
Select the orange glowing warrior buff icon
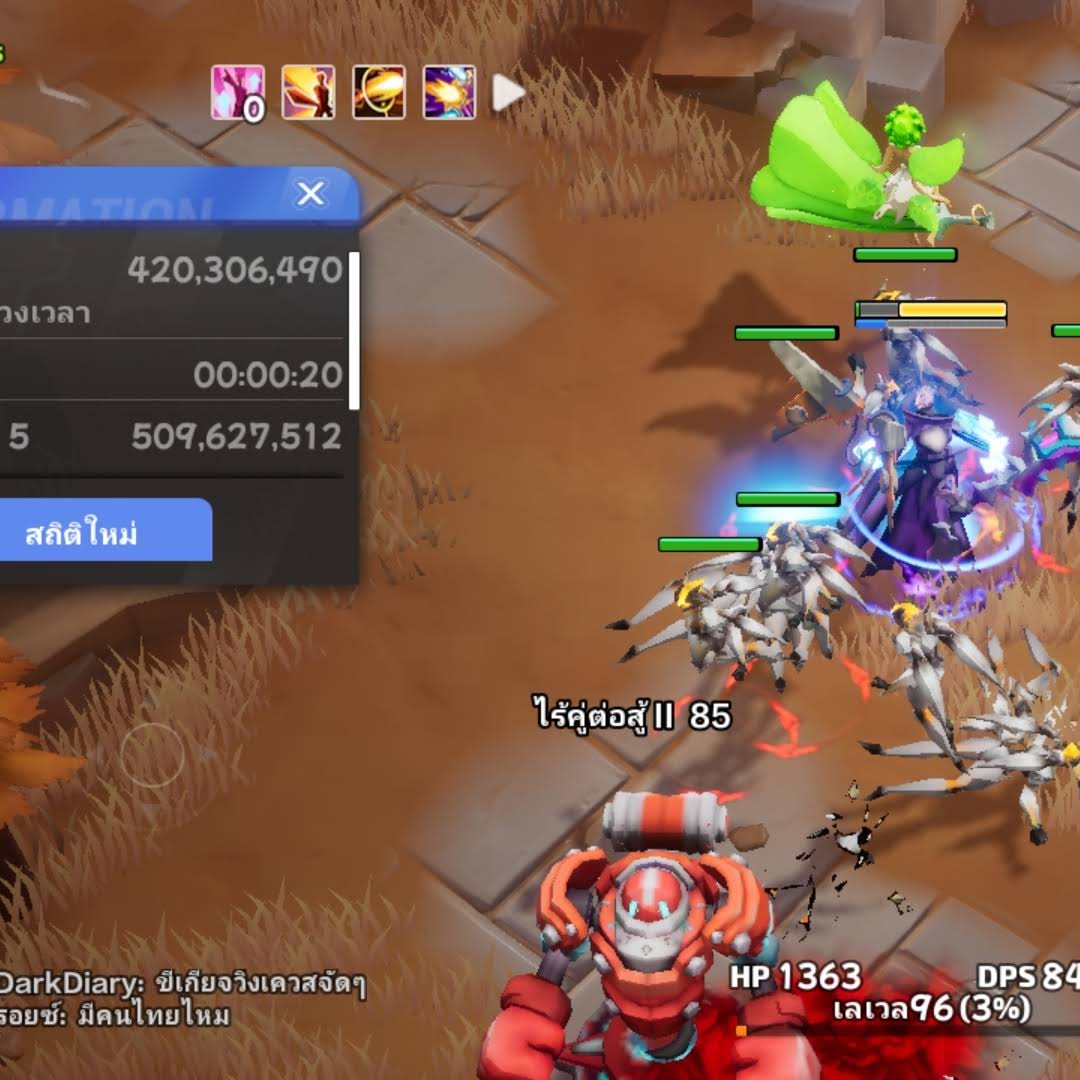tap(308, 93)
